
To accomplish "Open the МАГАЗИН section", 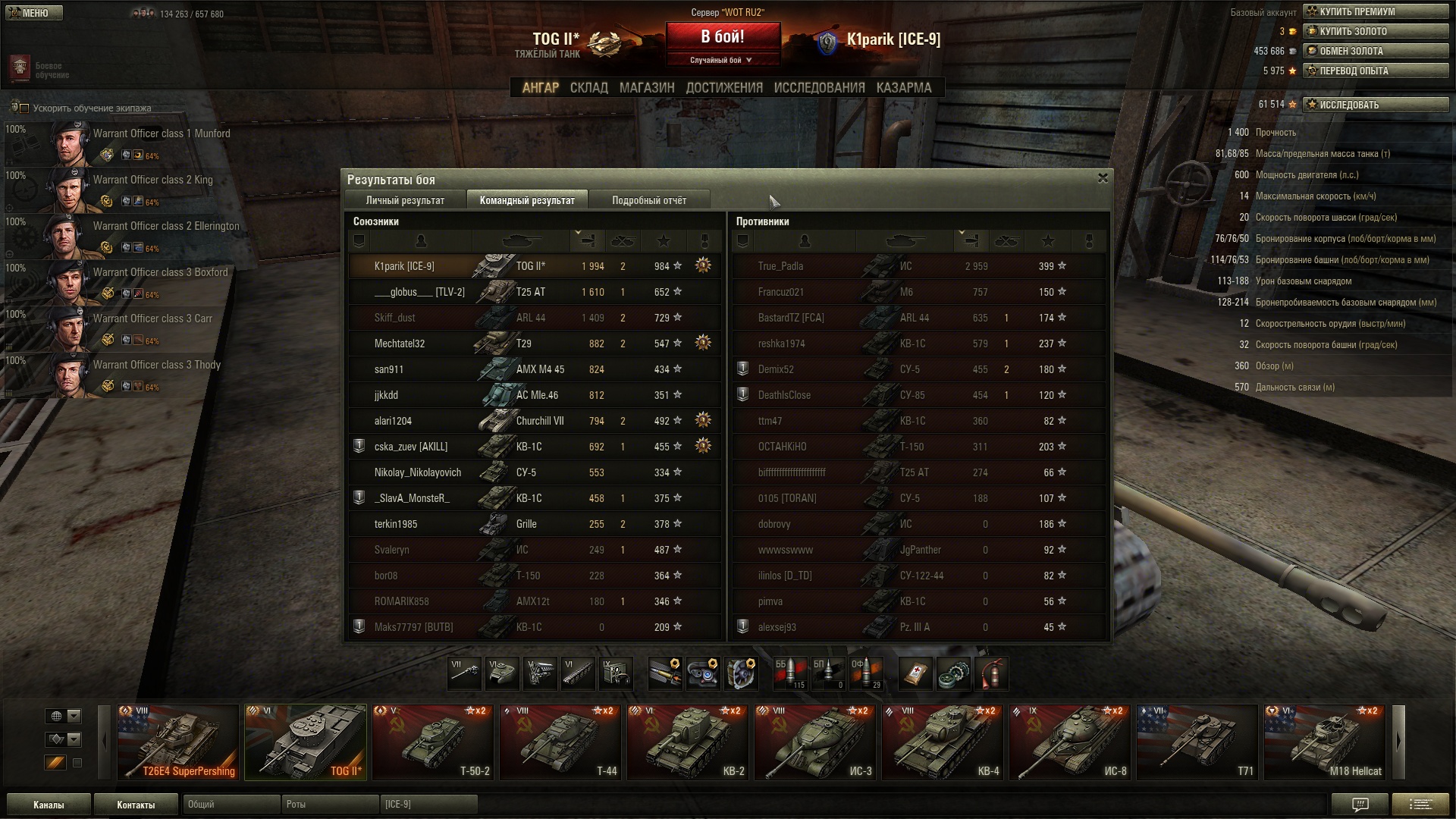I will click(x=646, y=88).
